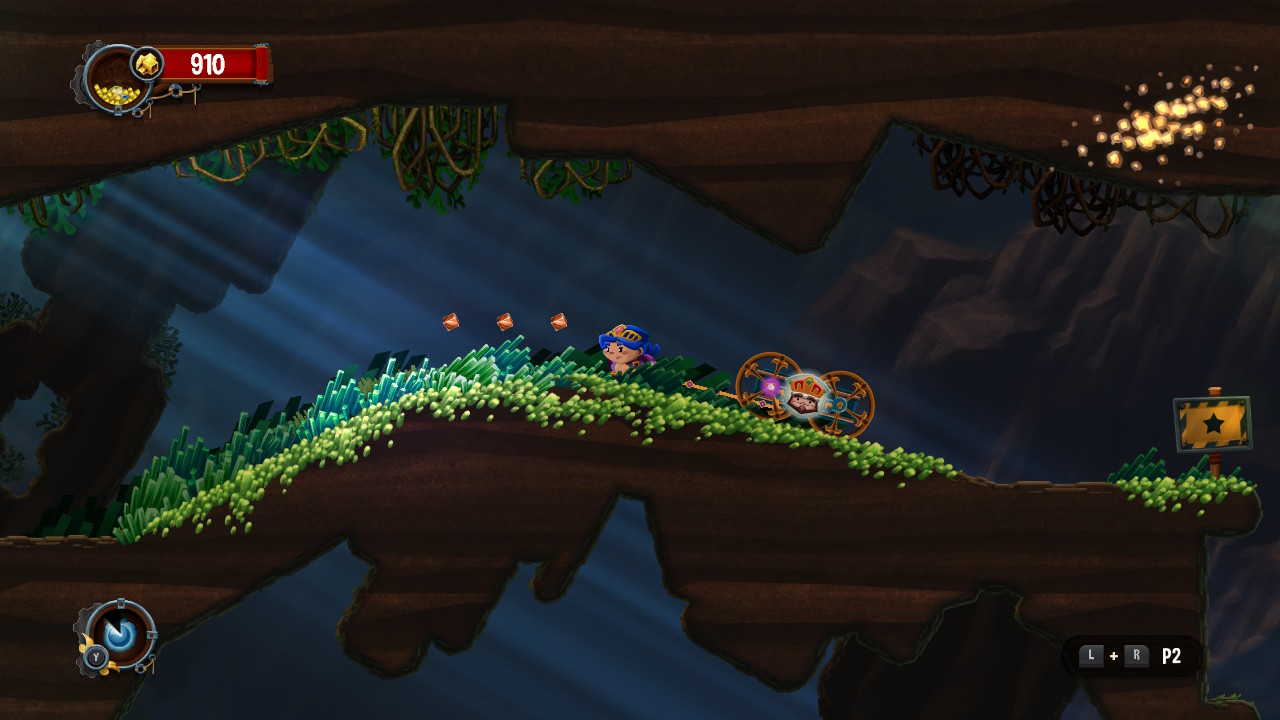The image size is (1280, 720).
Task: Select the blue-haired hero character
Action: point(622,348)
